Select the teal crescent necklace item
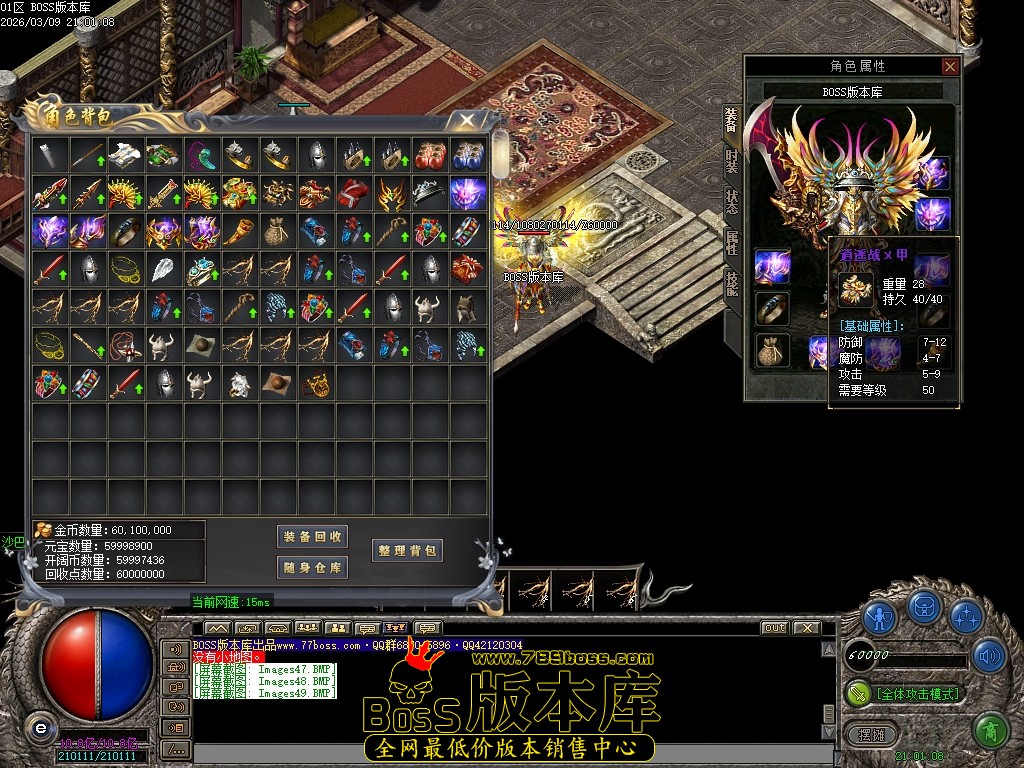This screenshot has height=768, width=1024. (202, 155)
